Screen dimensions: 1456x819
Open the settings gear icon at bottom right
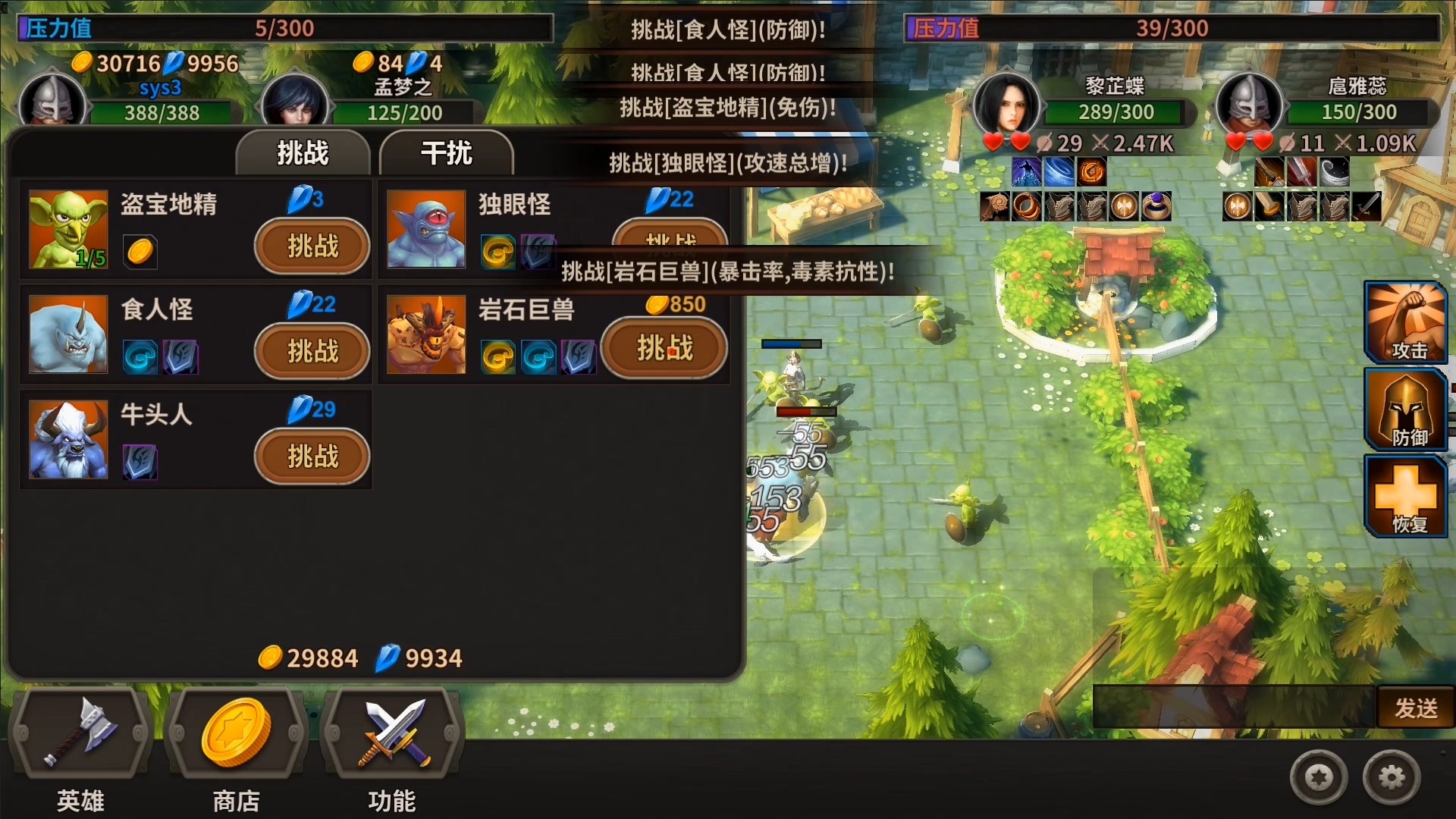1390,776
